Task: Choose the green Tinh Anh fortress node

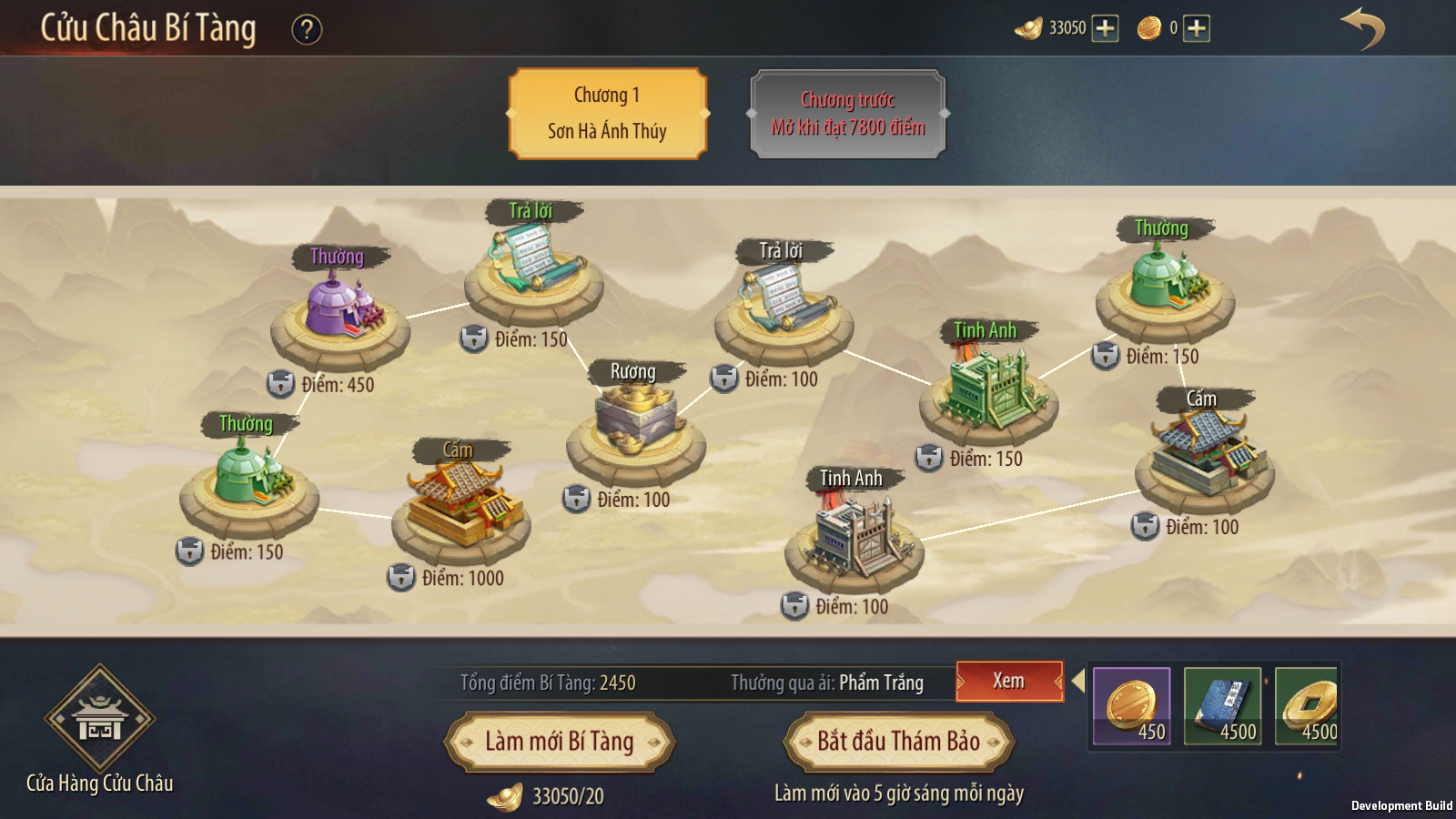Action: coord(988,388)
